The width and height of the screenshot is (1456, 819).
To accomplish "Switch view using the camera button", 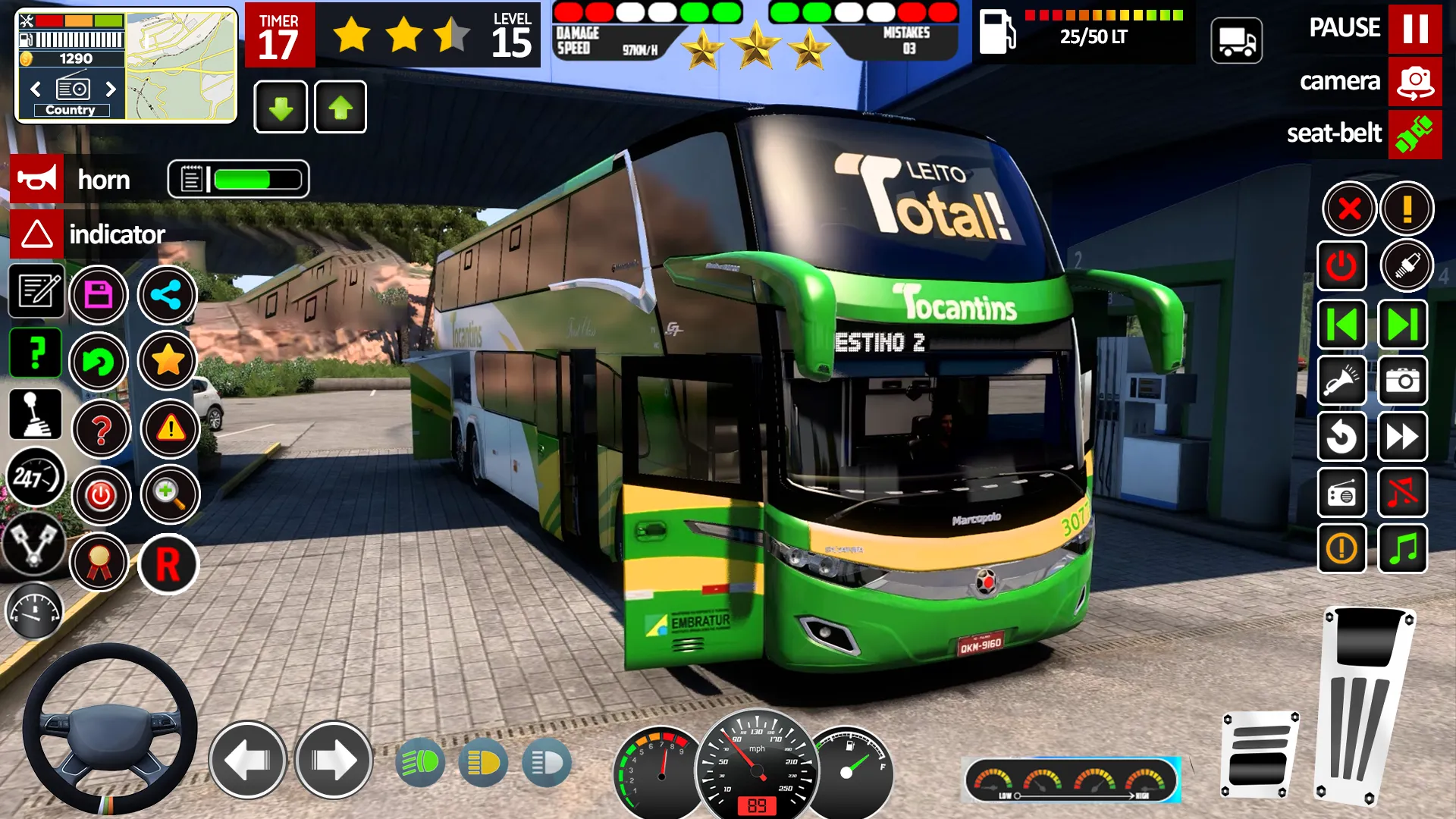I will pyautogui.click(x=1414, y=81).
